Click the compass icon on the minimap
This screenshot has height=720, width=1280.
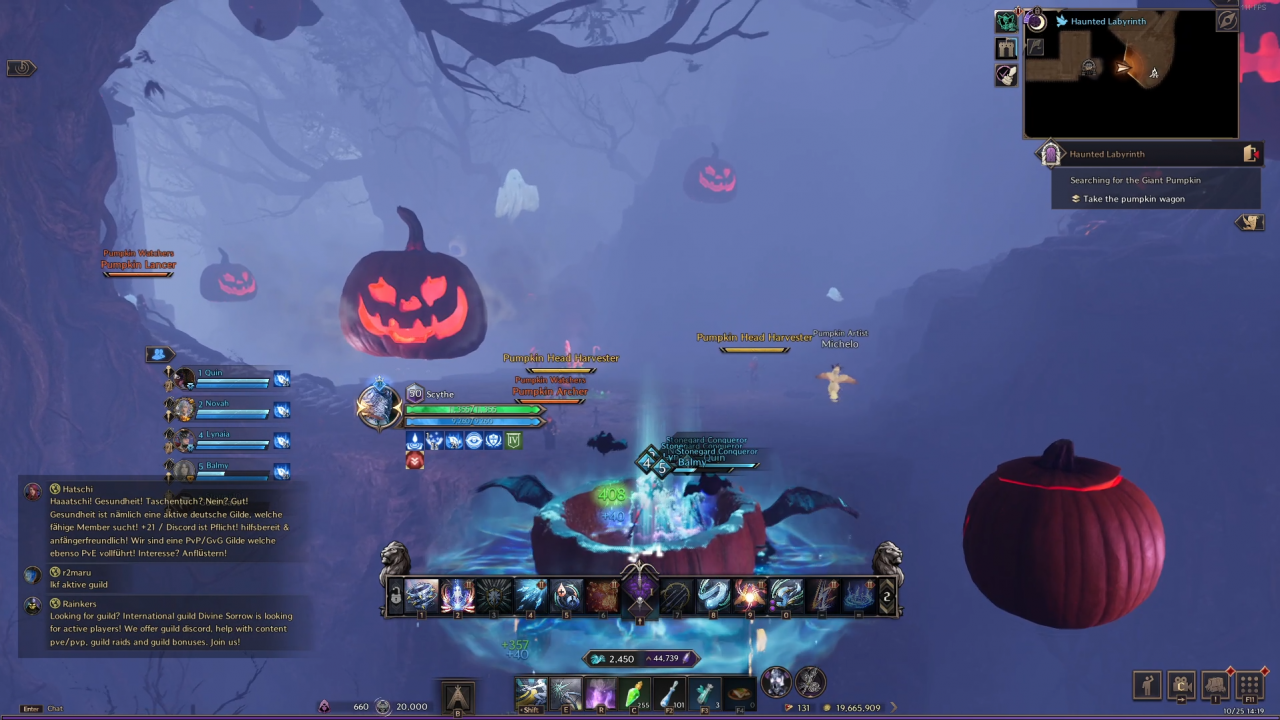click(x=1227, y=21)
